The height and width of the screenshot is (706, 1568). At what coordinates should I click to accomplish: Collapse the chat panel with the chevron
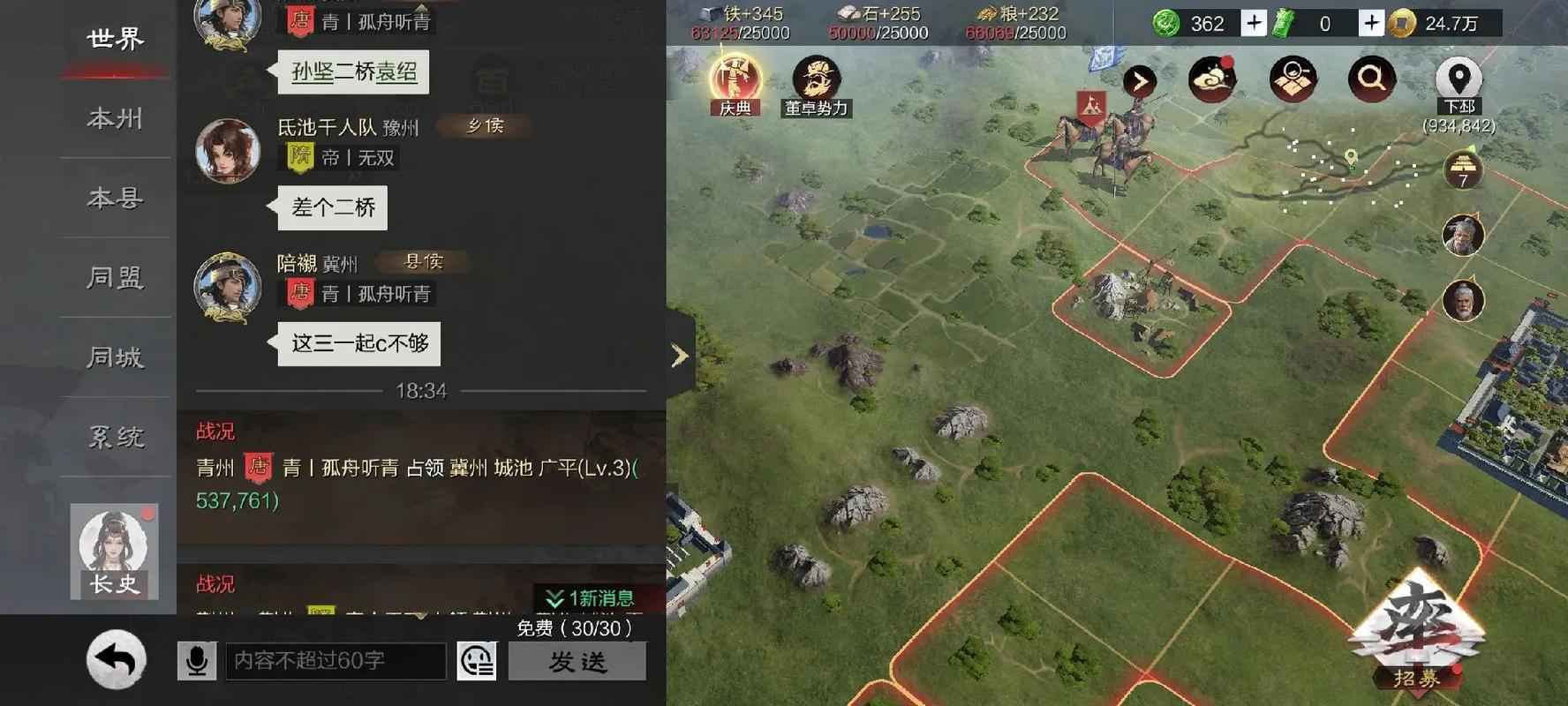click(678, 355)
